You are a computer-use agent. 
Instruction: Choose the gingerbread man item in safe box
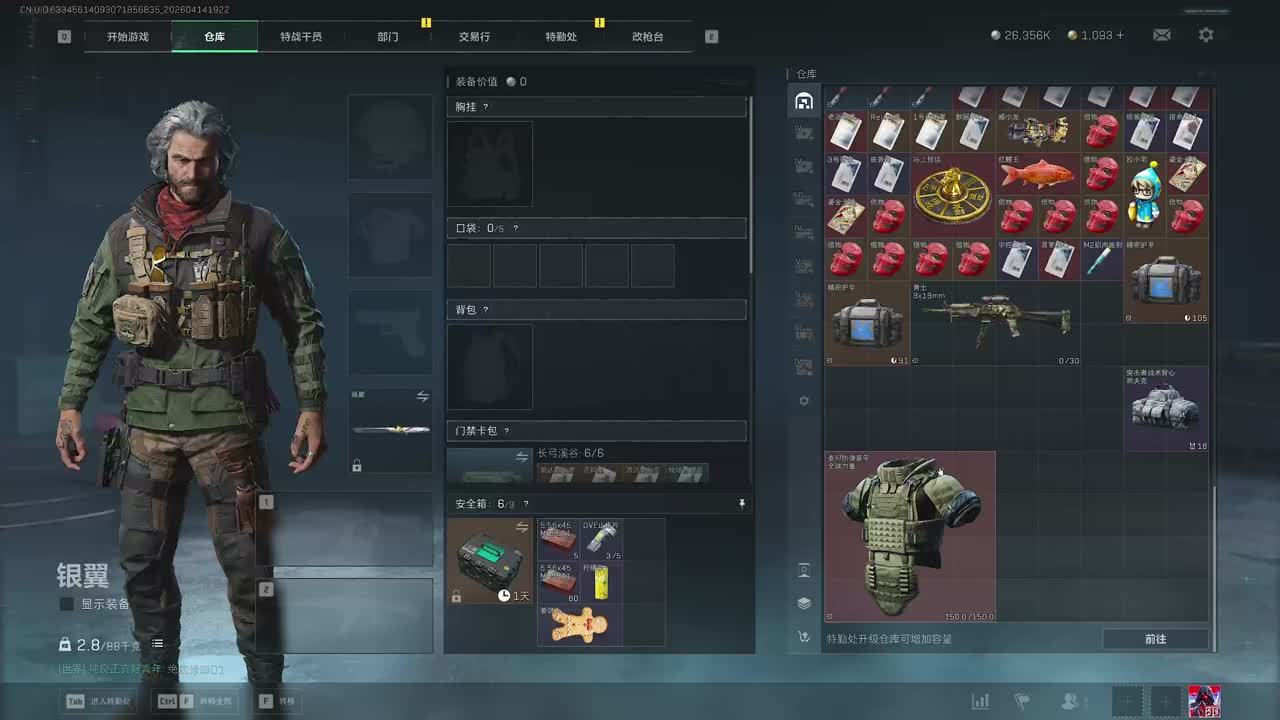(x=580, y=625)
